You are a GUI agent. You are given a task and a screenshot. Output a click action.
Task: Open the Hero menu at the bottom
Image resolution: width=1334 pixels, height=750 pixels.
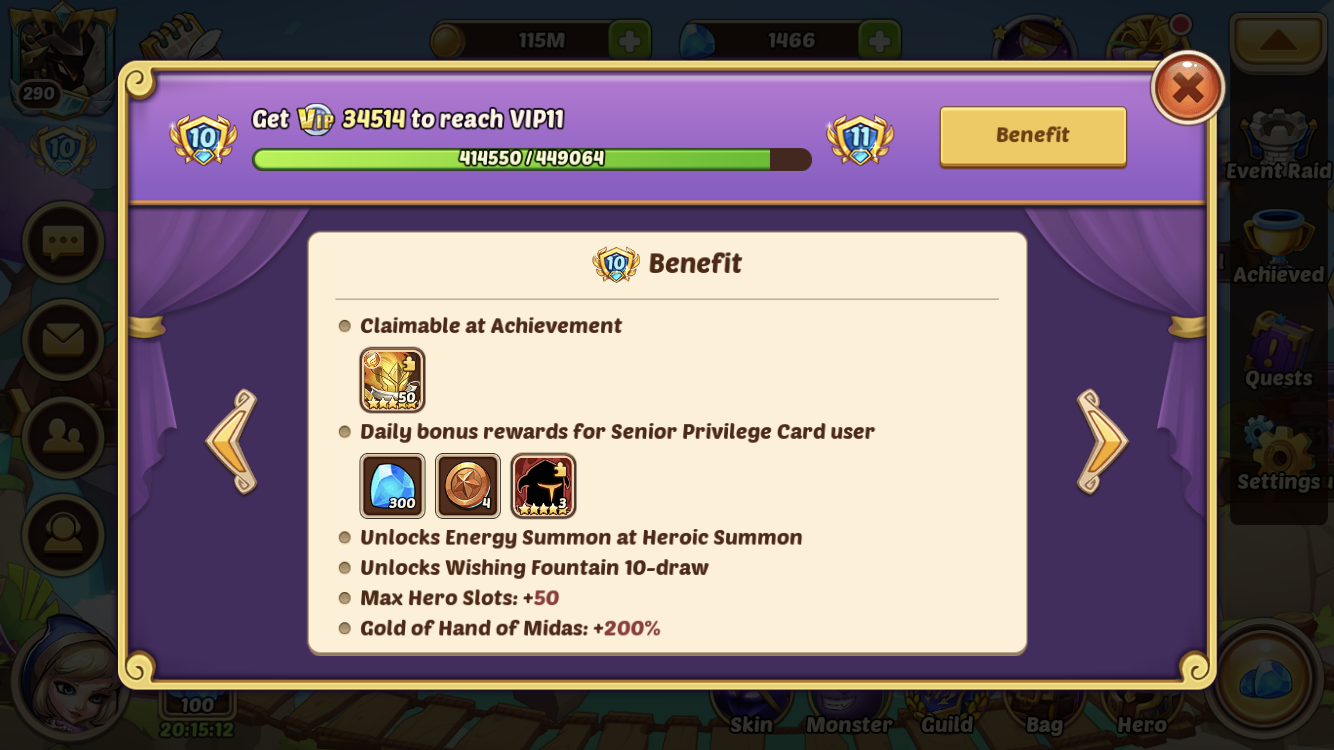tap(1142, 710)
